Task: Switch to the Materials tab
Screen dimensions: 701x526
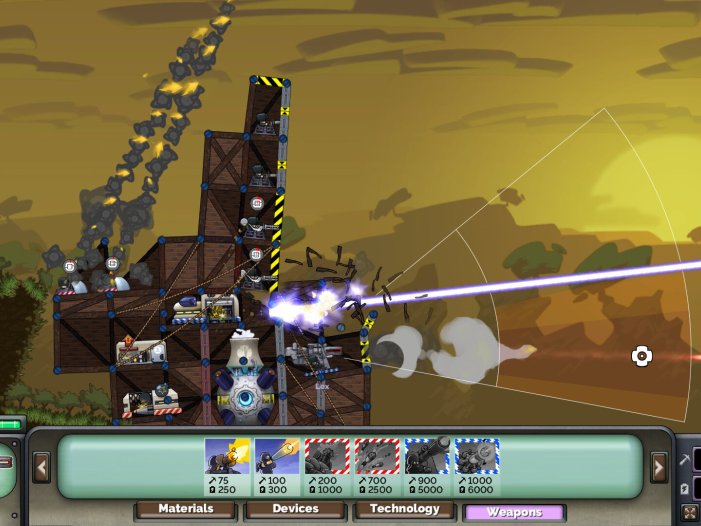Action: (186, 510)
